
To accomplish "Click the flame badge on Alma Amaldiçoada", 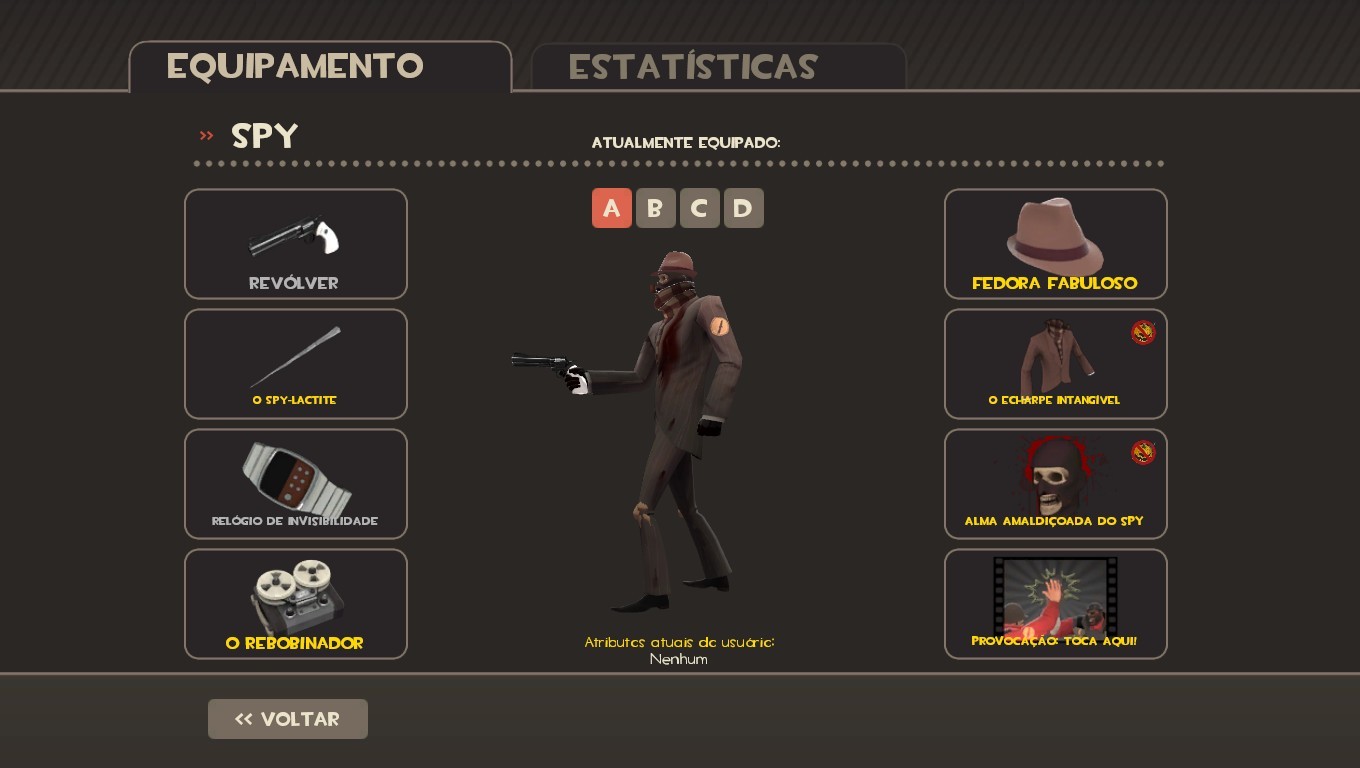I will [1142, 453].
